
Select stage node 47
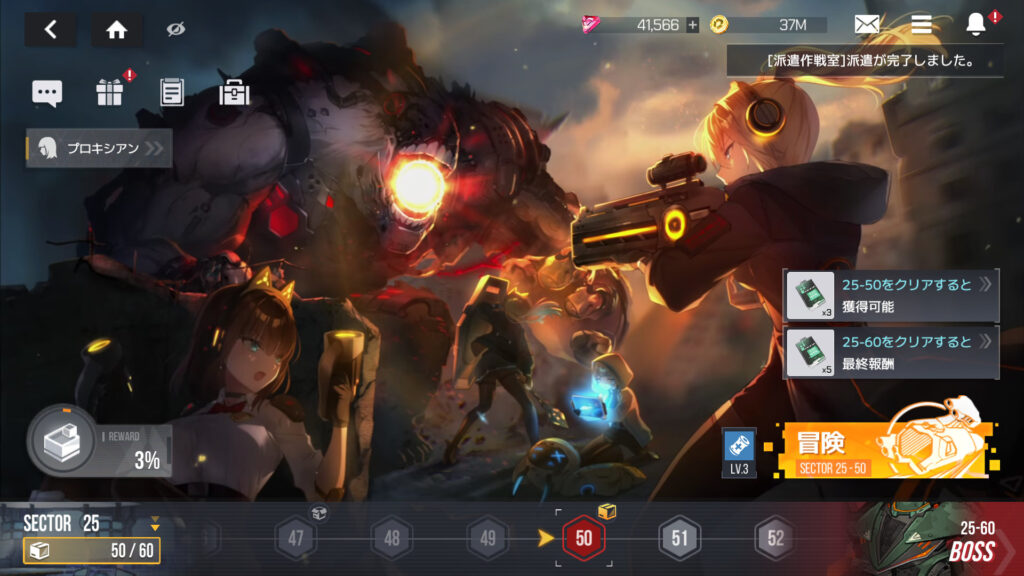(x=296, y=539)
